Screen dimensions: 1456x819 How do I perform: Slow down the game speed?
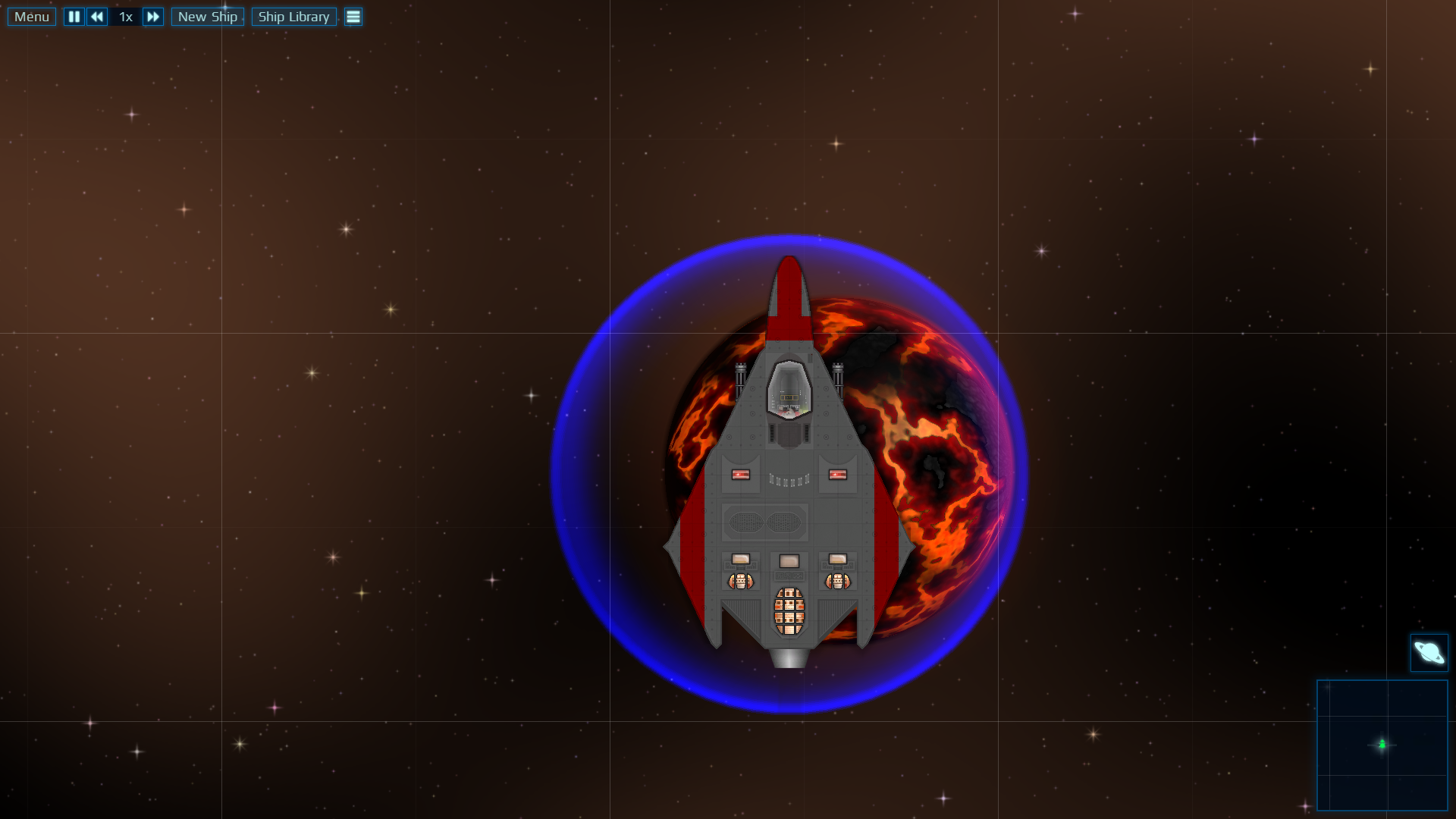97,17
